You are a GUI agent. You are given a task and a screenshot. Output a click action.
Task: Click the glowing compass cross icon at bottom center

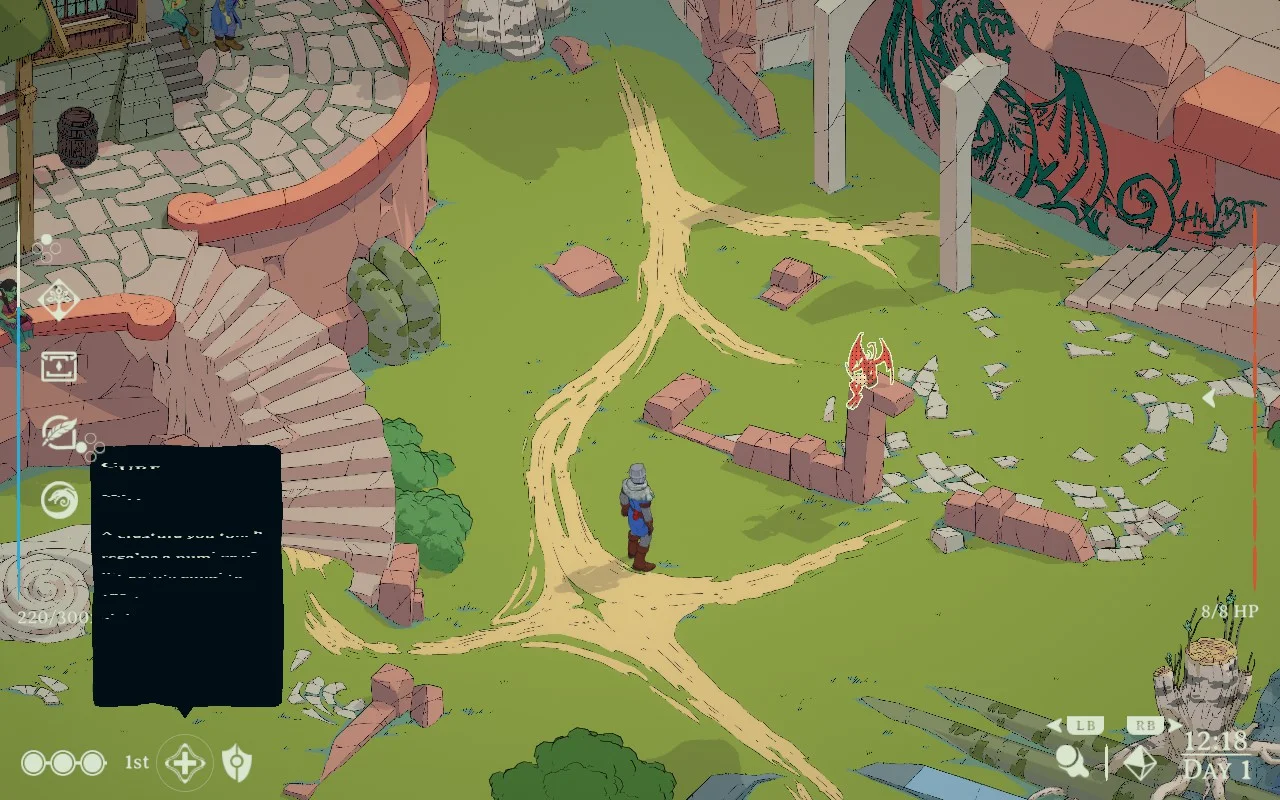pos(185,762)
